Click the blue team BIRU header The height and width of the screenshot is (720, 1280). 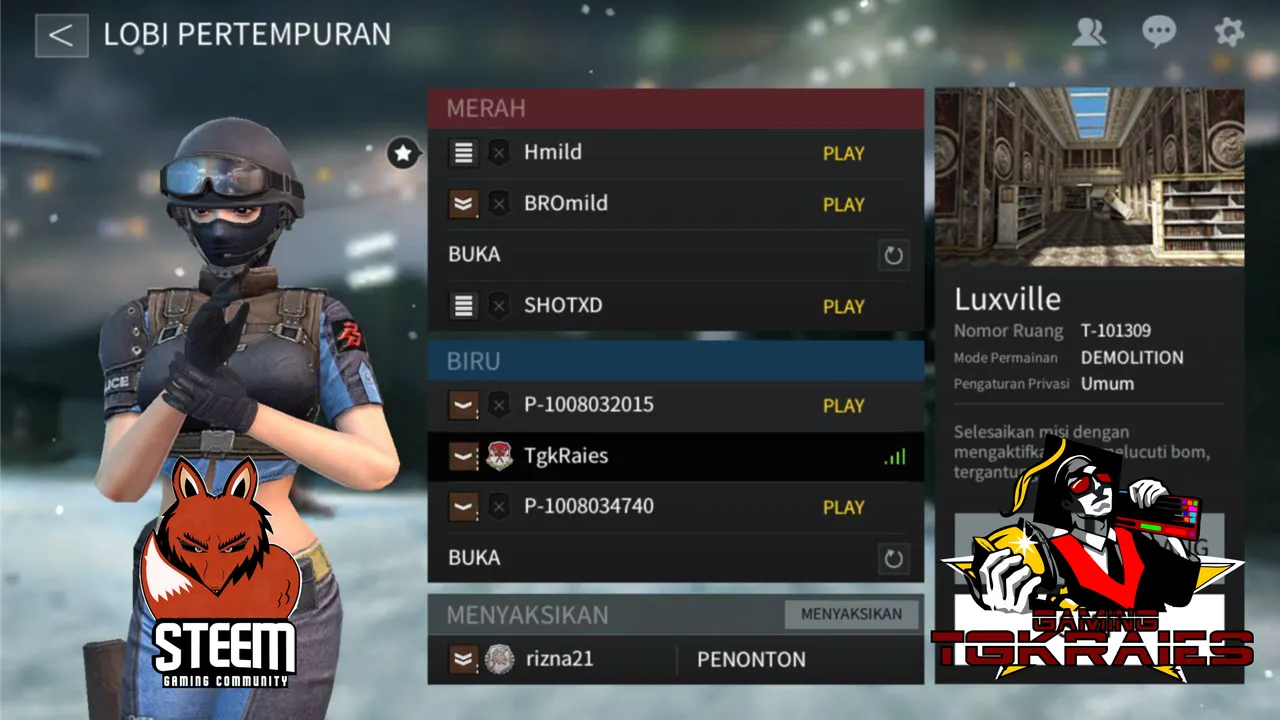tap(675, 360)
